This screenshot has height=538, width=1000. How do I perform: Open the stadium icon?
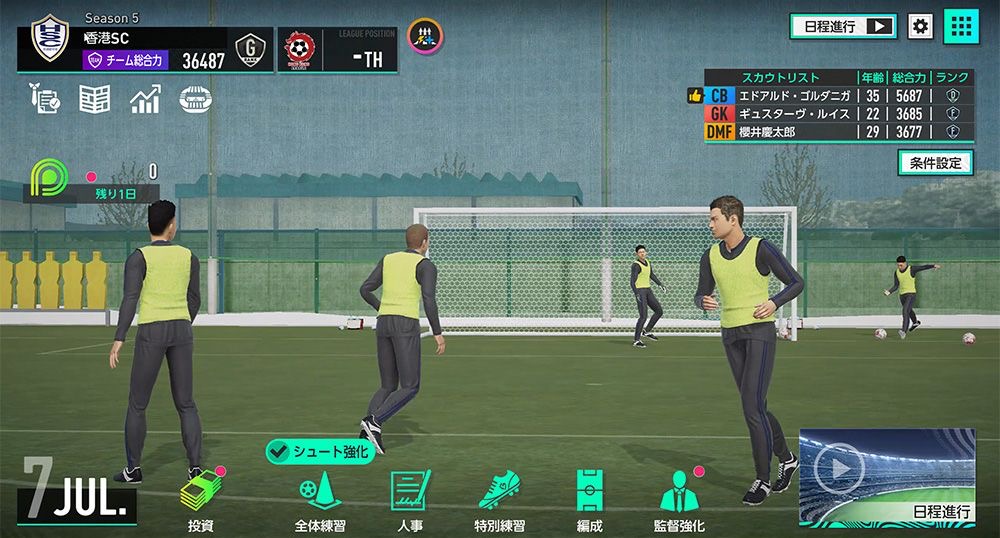point(196,99)
